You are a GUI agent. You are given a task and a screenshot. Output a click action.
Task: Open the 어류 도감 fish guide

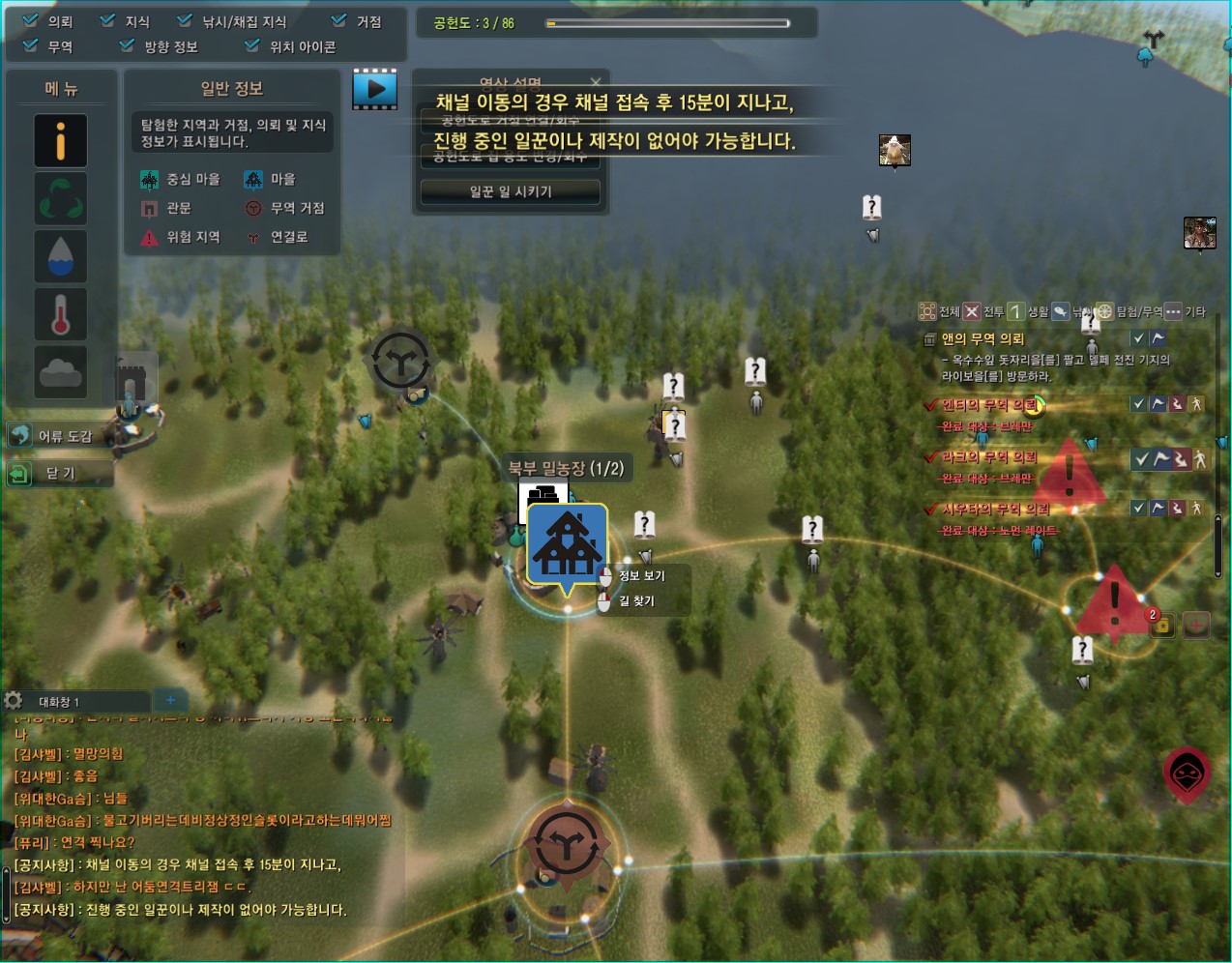58,436
